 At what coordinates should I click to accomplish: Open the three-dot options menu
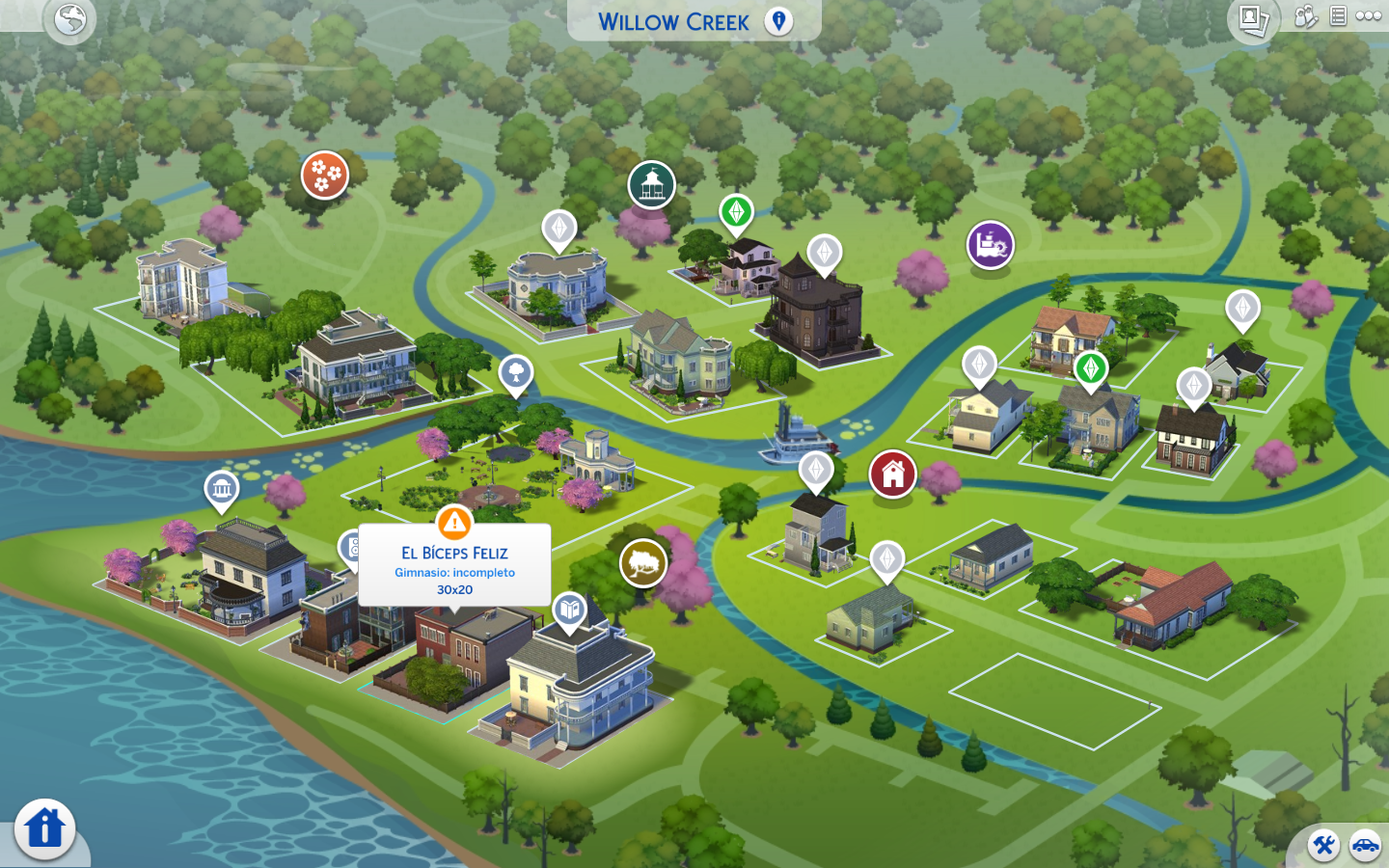(x=1369, y=16)
